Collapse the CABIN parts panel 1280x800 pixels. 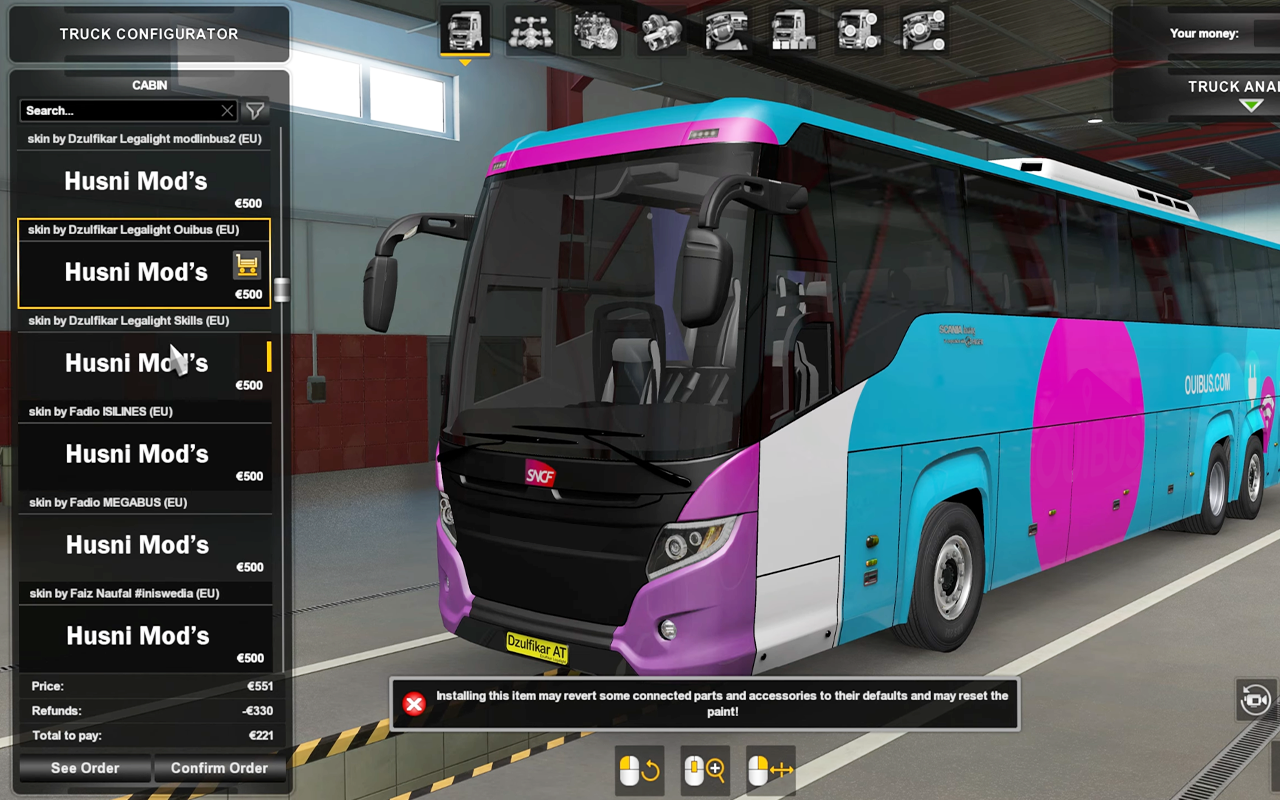[x=149, y=85]
